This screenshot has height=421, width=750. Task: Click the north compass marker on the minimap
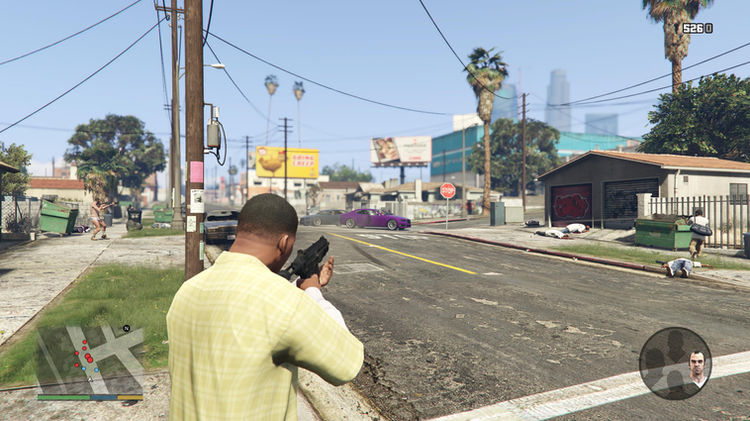[127, 328]
